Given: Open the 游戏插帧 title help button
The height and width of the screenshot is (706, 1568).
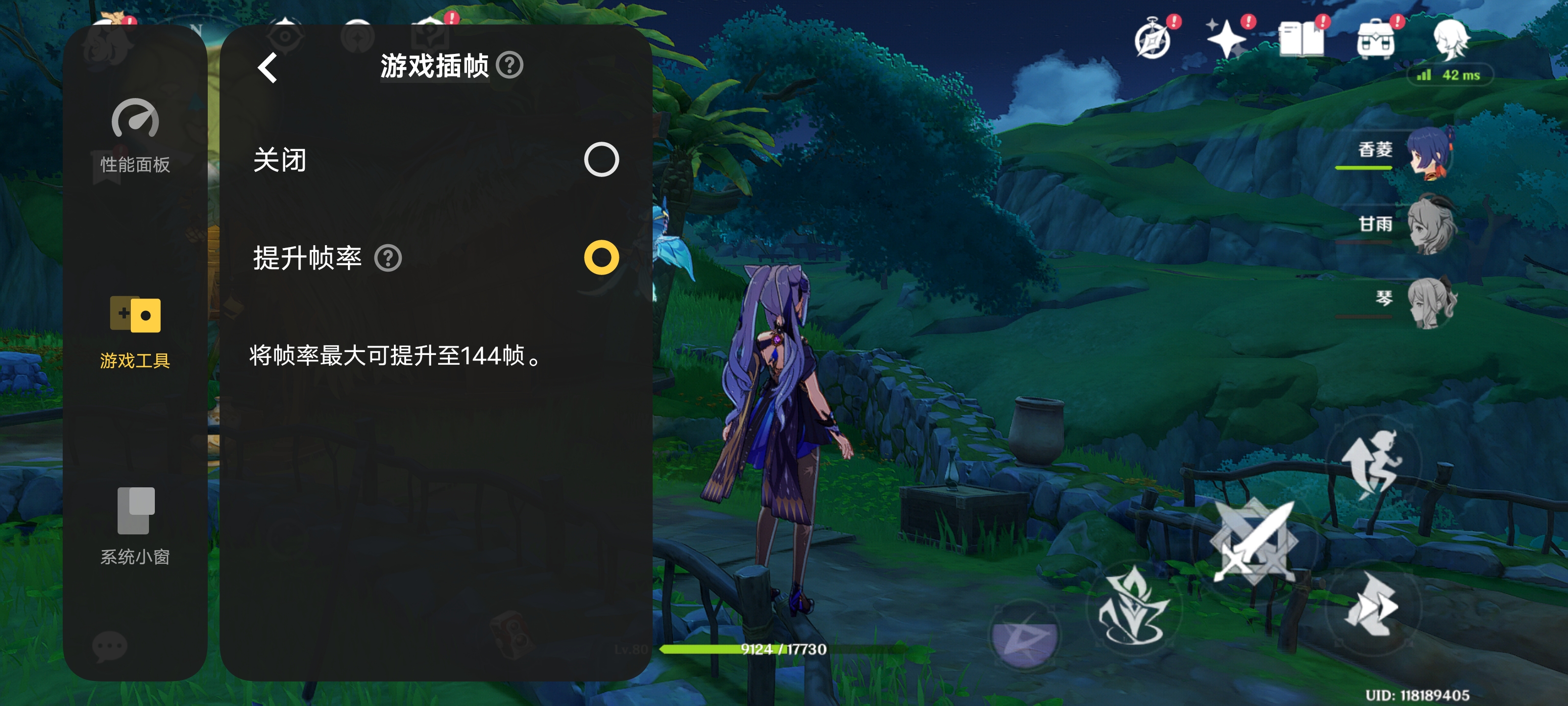Looking at the screenshot, I should (x=511, y=66).
